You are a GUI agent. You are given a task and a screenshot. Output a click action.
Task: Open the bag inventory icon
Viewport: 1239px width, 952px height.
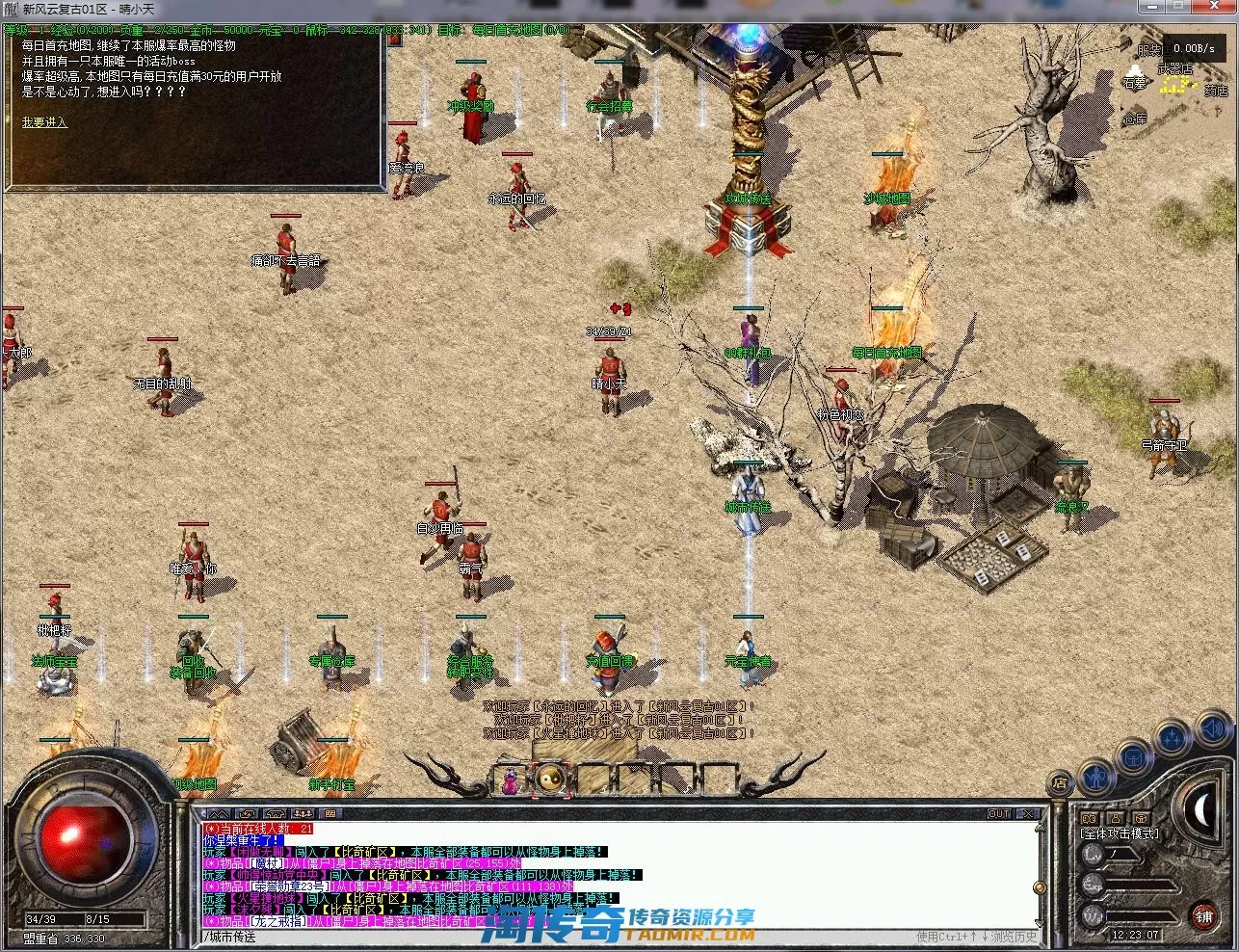(1134, 755)
